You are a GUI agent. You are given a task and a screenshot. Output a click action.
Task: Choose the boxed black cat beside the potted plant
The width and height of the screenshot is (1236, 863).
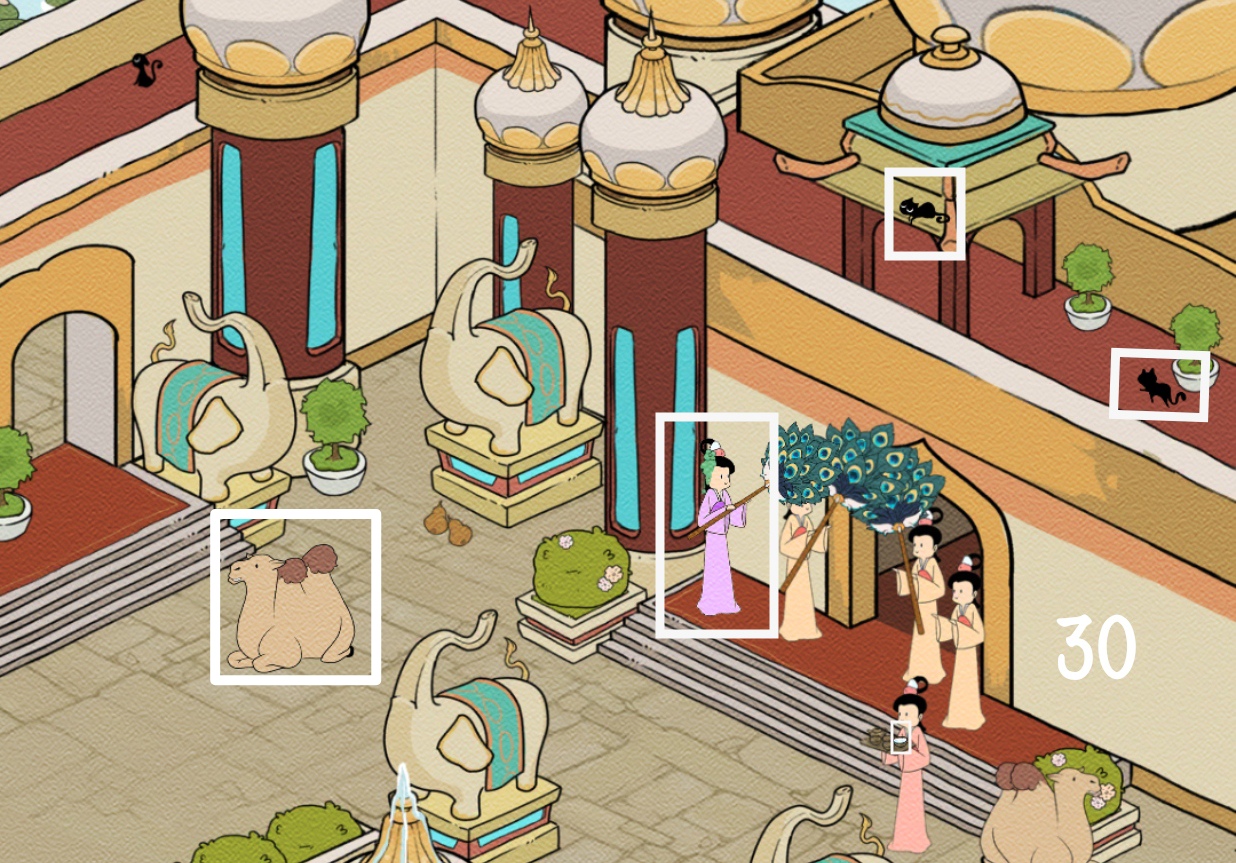point(1158,386)
